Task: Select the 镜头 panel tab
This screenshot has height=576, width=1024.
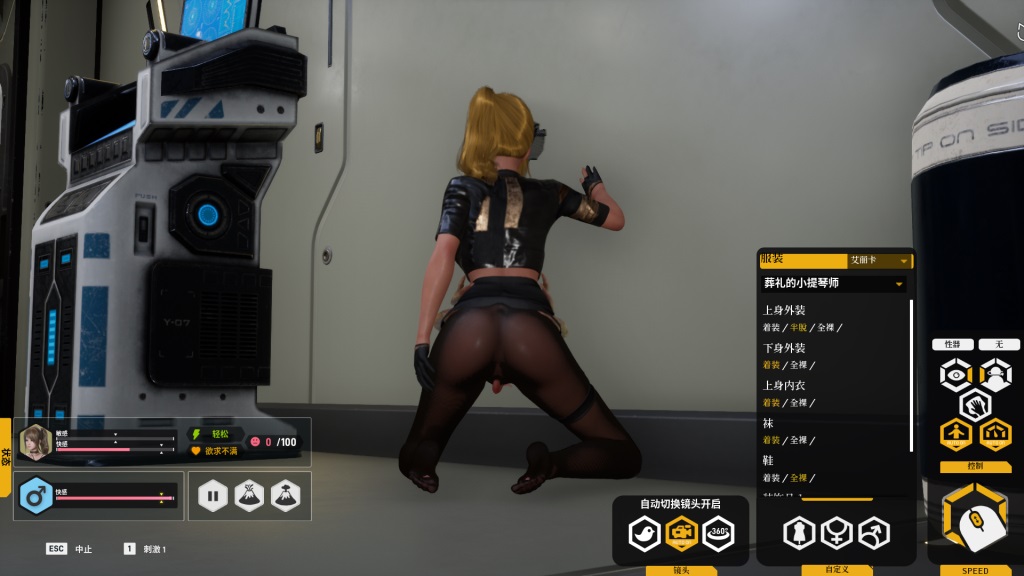Action: click(681, 570)
